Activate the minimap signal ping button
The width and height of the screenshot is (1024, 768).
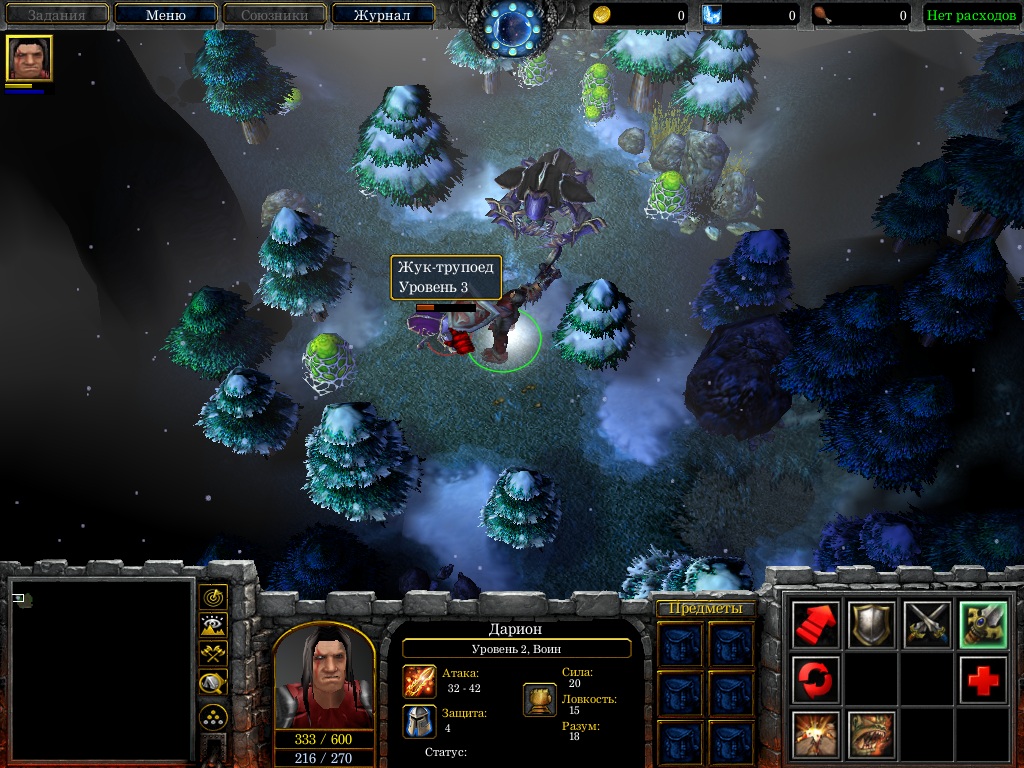(x=213, y=597)
